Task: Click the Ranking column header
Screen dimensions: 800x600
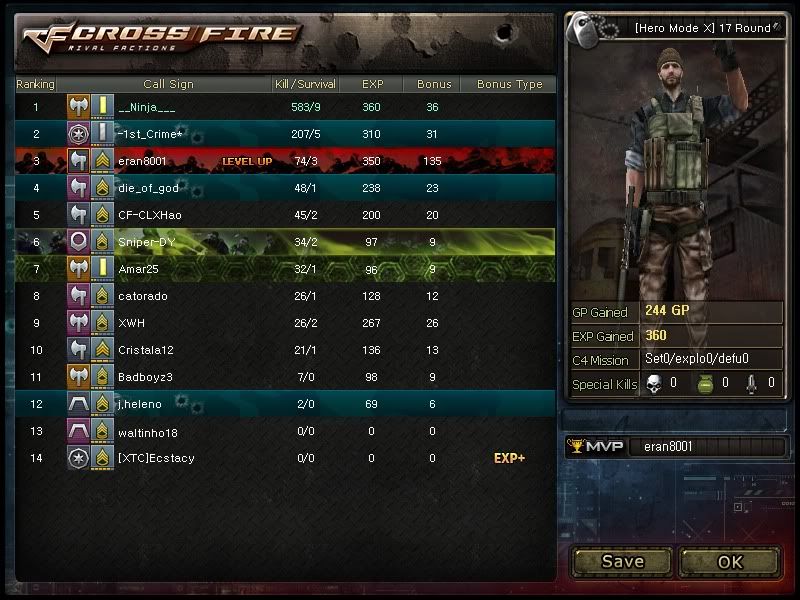Action: click(x=36, y=84)
